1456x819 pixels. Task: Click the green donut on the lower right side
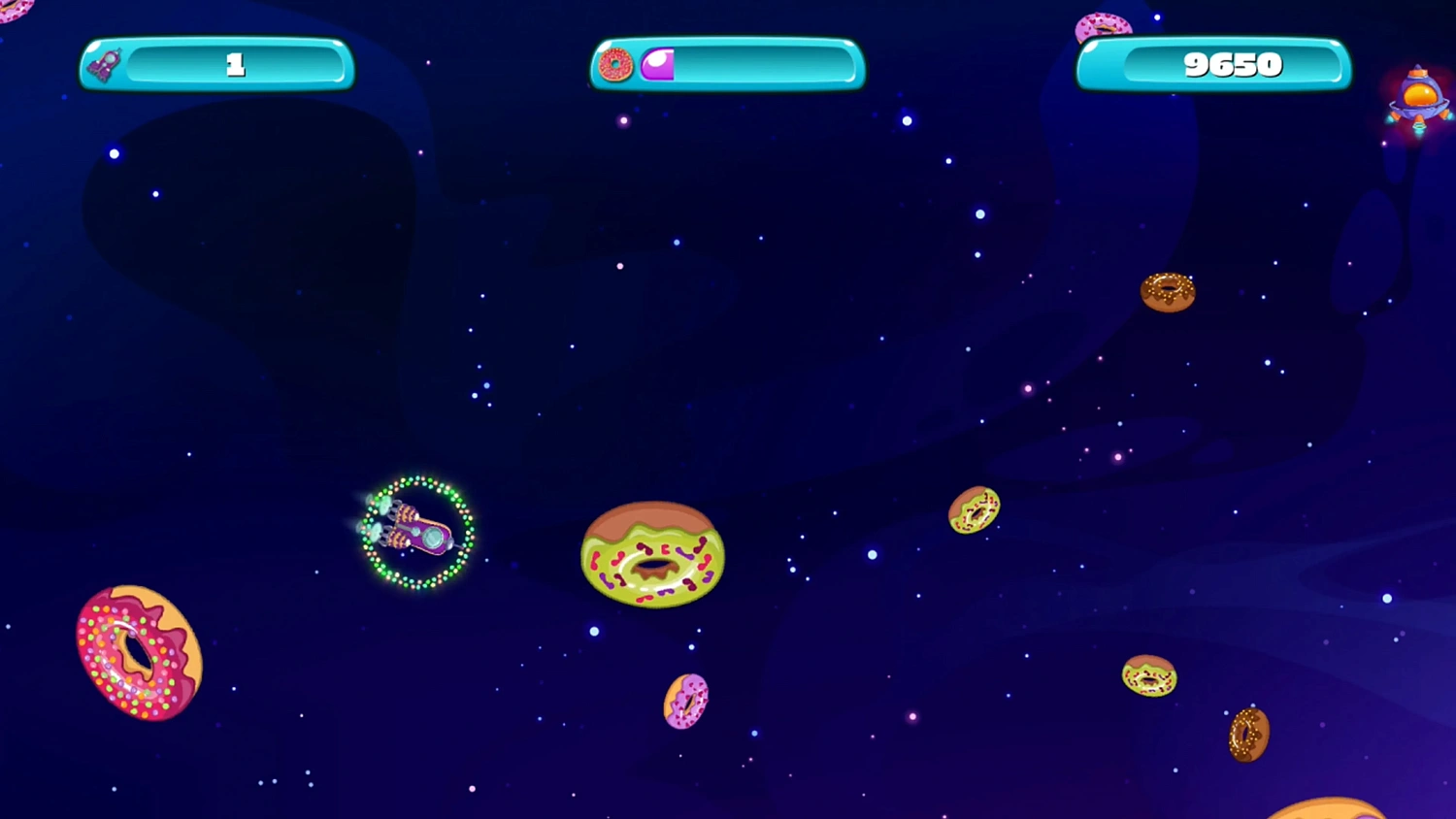1150,676
